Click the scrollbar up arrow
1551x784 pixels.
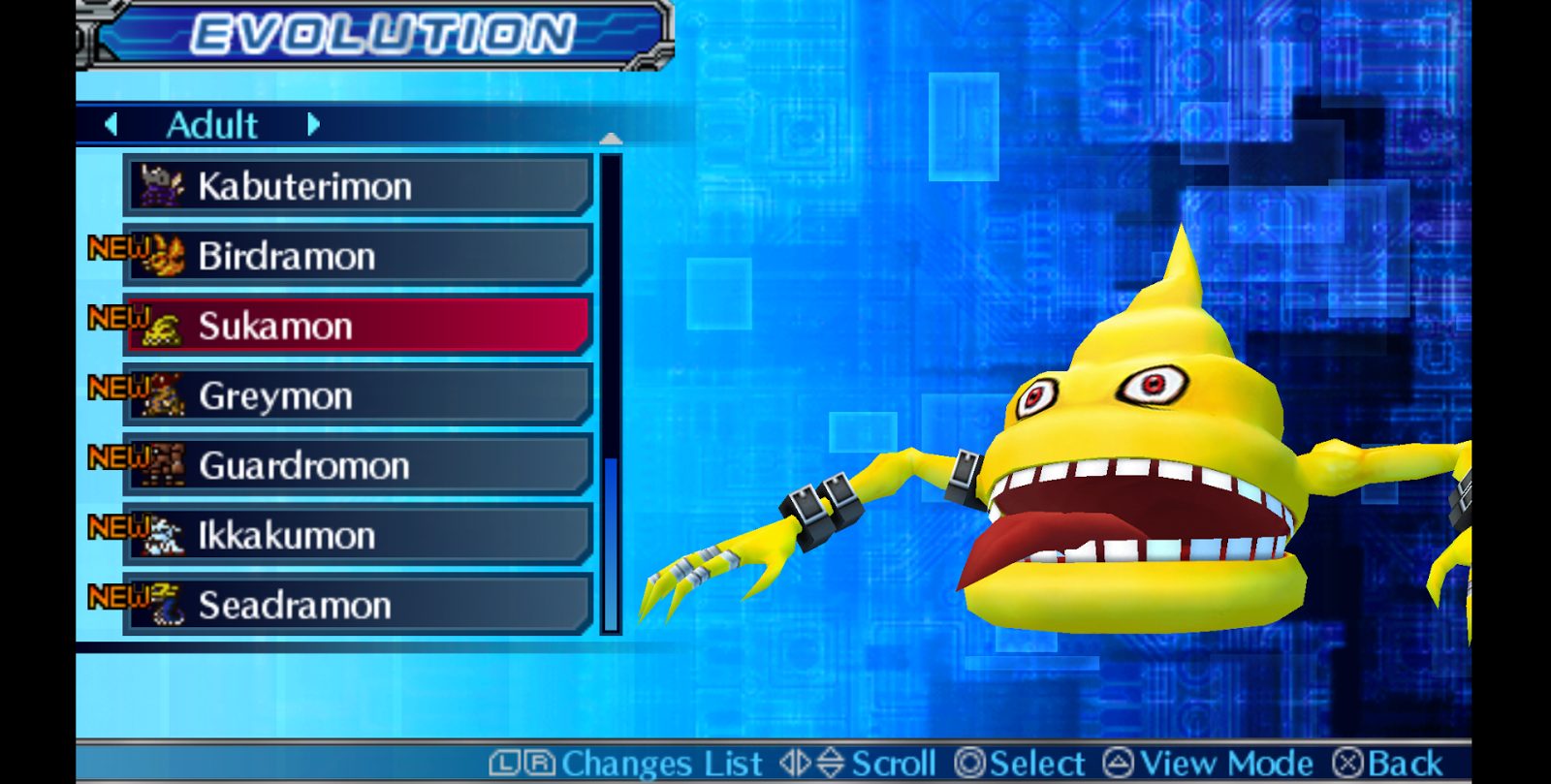611,139
